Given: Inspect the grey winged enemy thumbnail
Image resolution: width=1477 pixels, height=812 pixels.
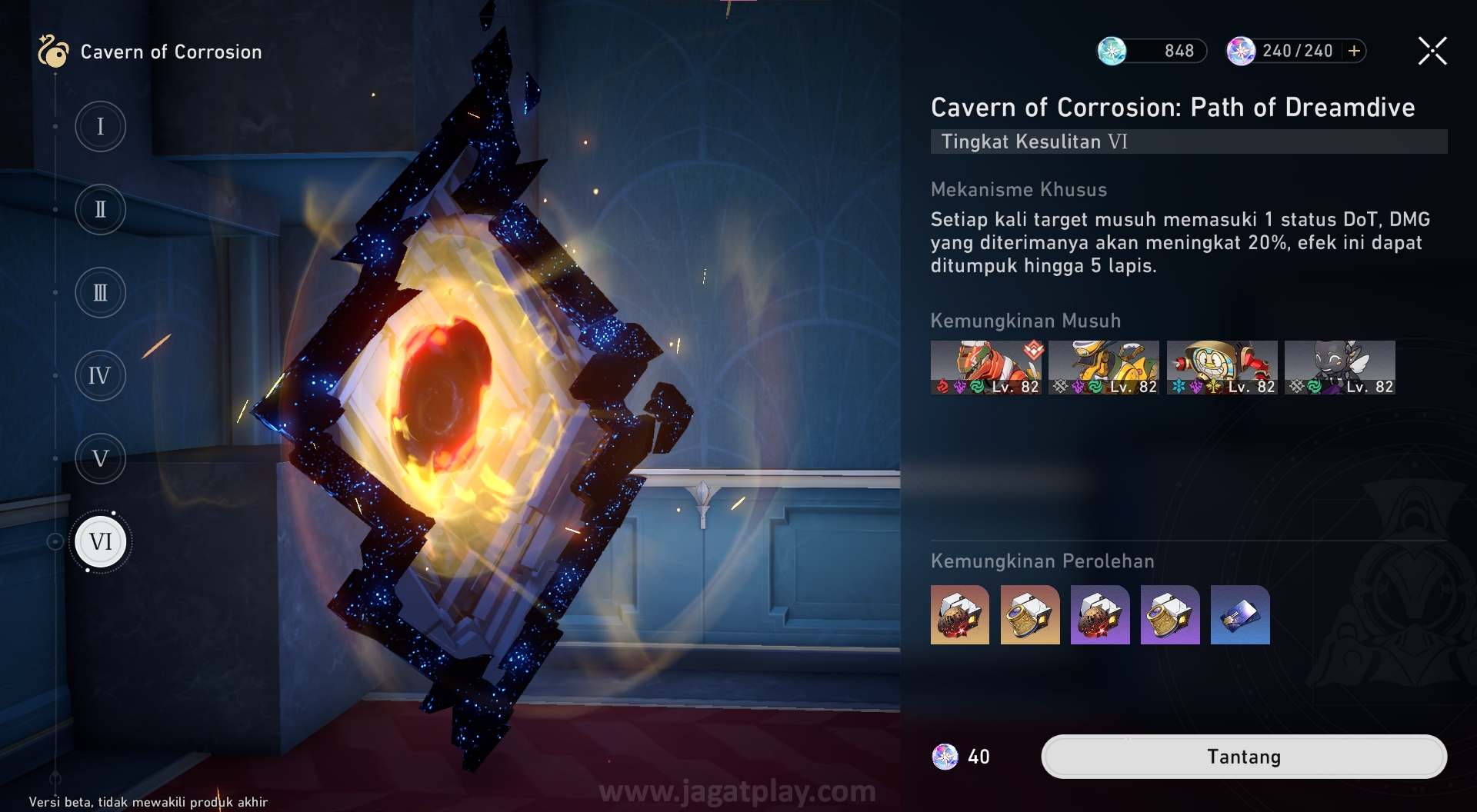Looking at the screenshot, I should 1339,368.
